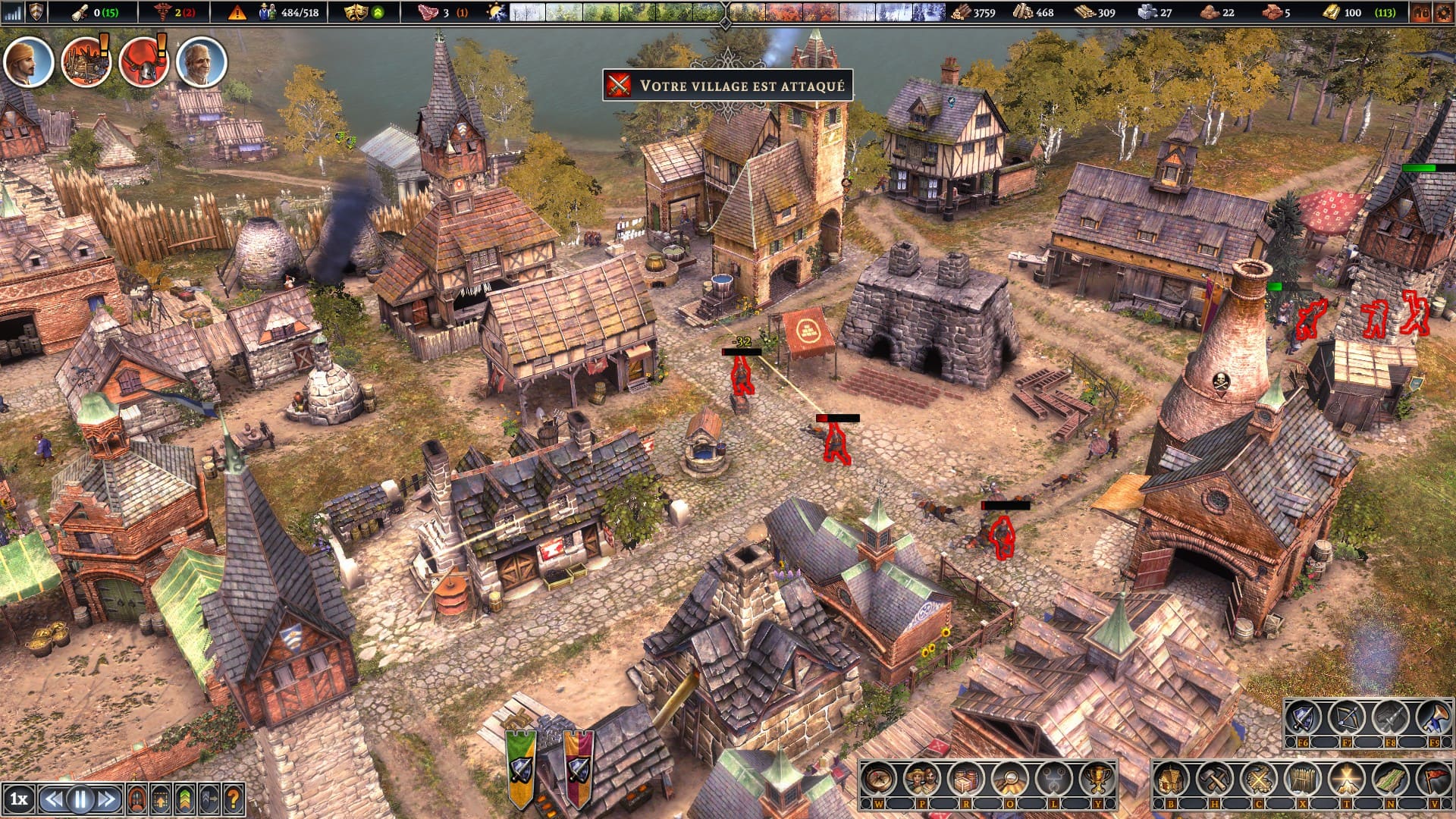
Task: Open the turbaned merchant notification portrait
Action: point(28,62)
